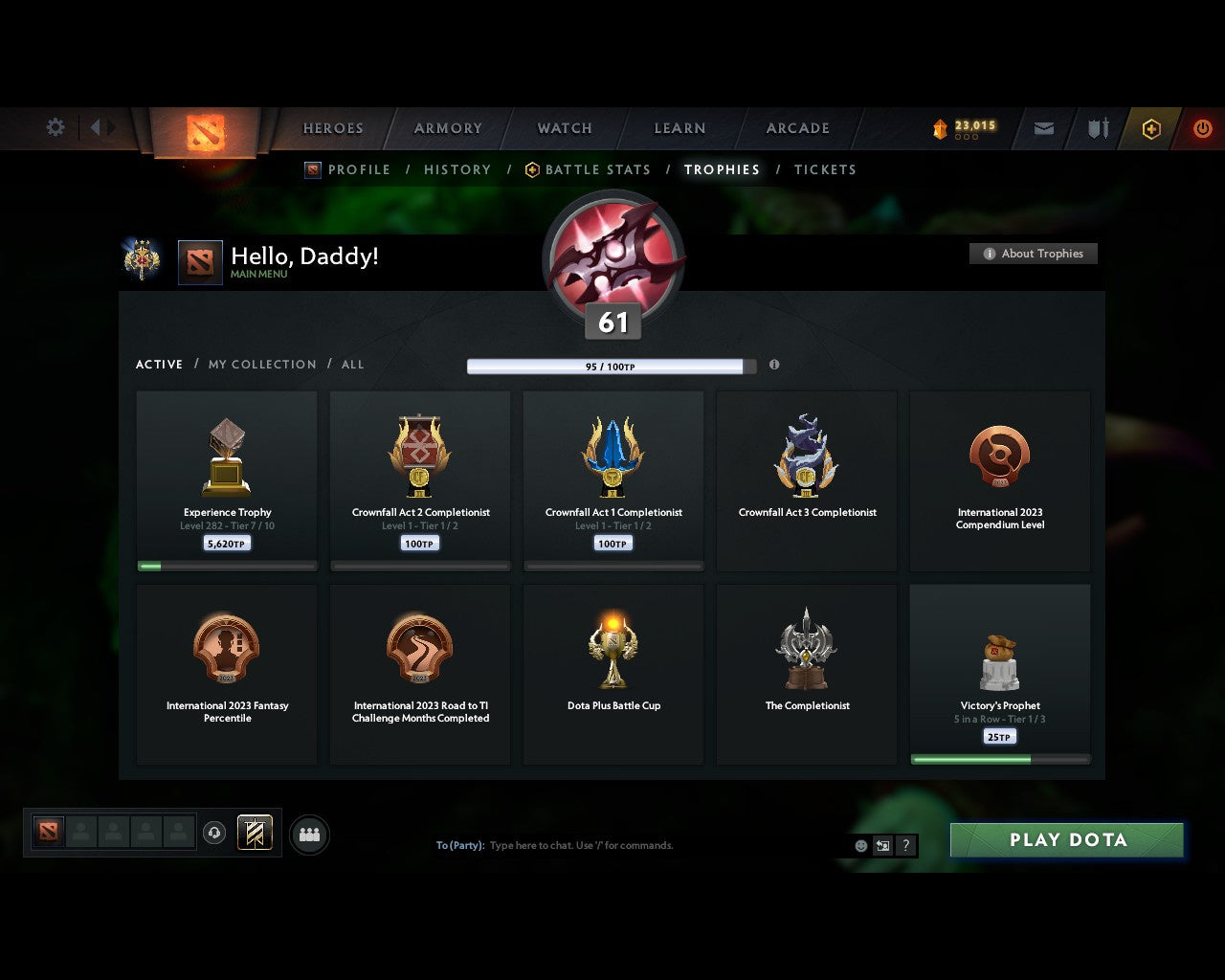Viewport: 1225px width, 980px height.
Task: Open the TICKETS tab
Action: coord(825,169)
